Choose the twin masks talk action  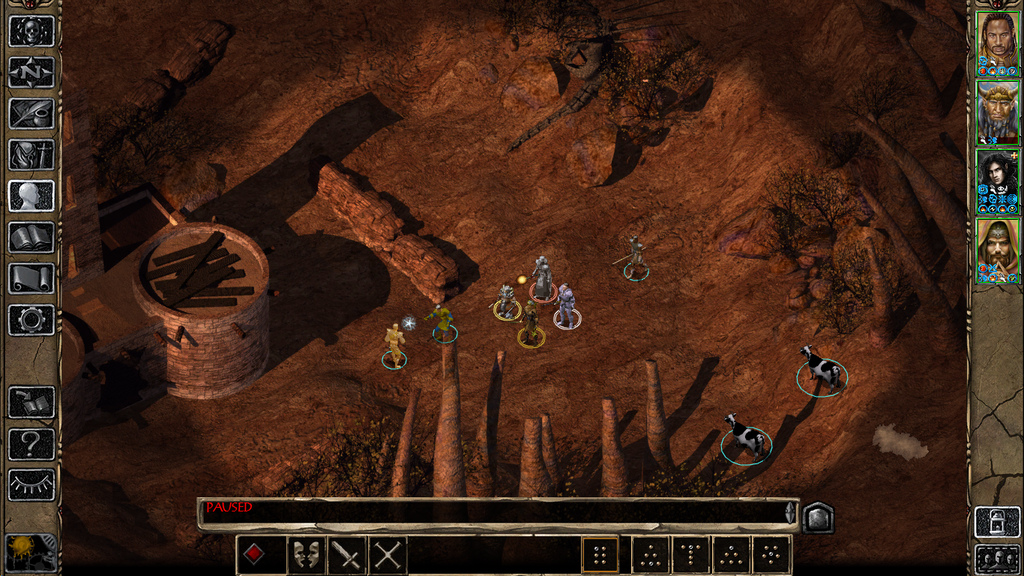tap(306, 554)
